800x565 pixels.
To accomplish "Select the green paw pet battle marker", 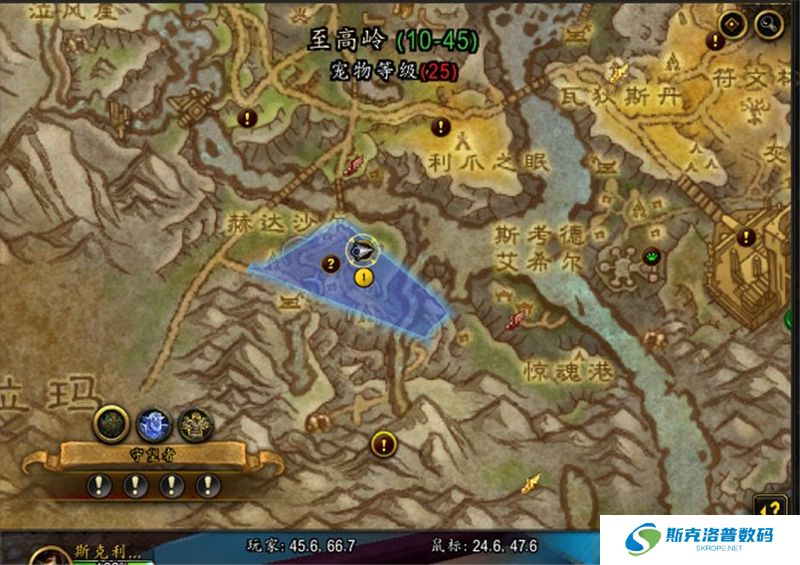I will pos(651,255).
